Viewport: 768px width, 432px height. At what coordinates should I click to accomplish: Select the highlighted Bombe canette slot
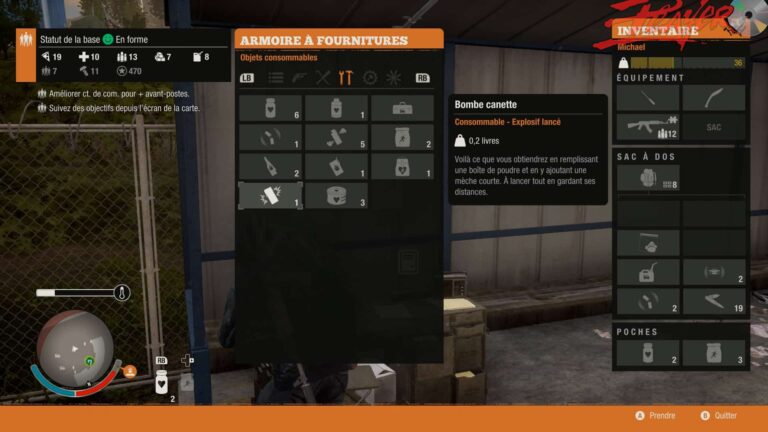(270, 195)
